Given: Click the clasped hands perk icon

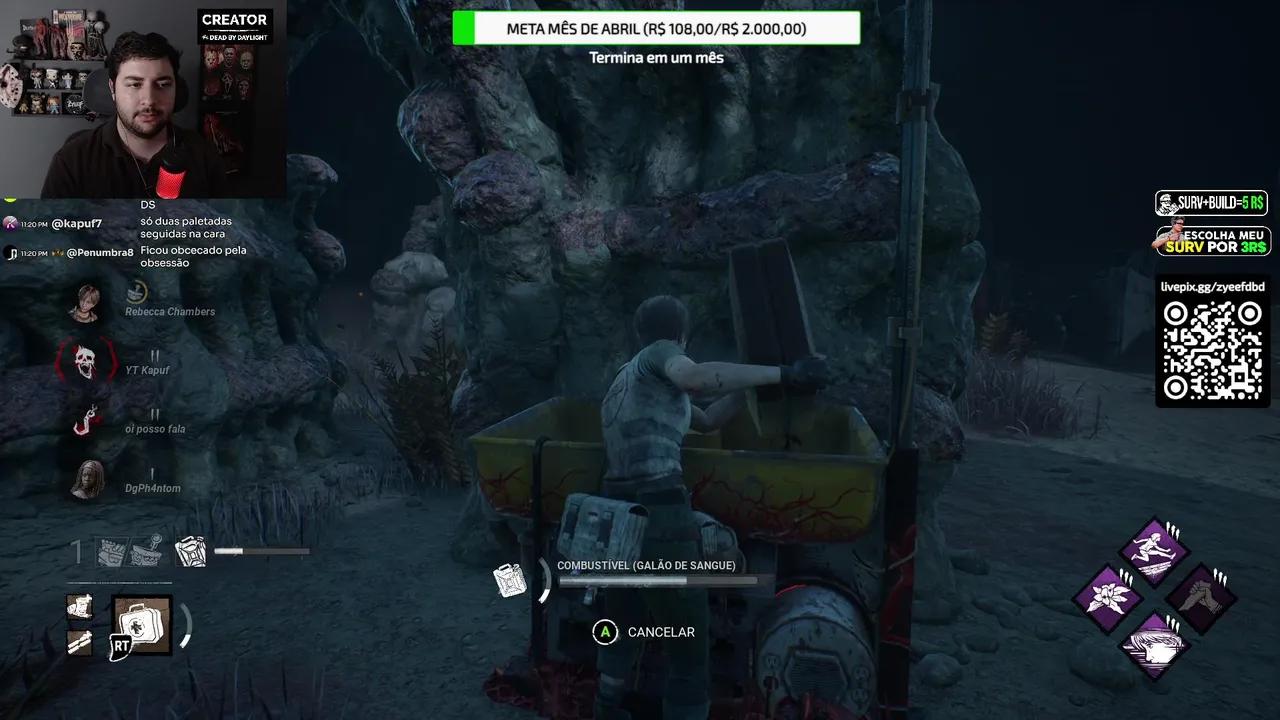Looking at the screenshot, I should pos(1198,595).
